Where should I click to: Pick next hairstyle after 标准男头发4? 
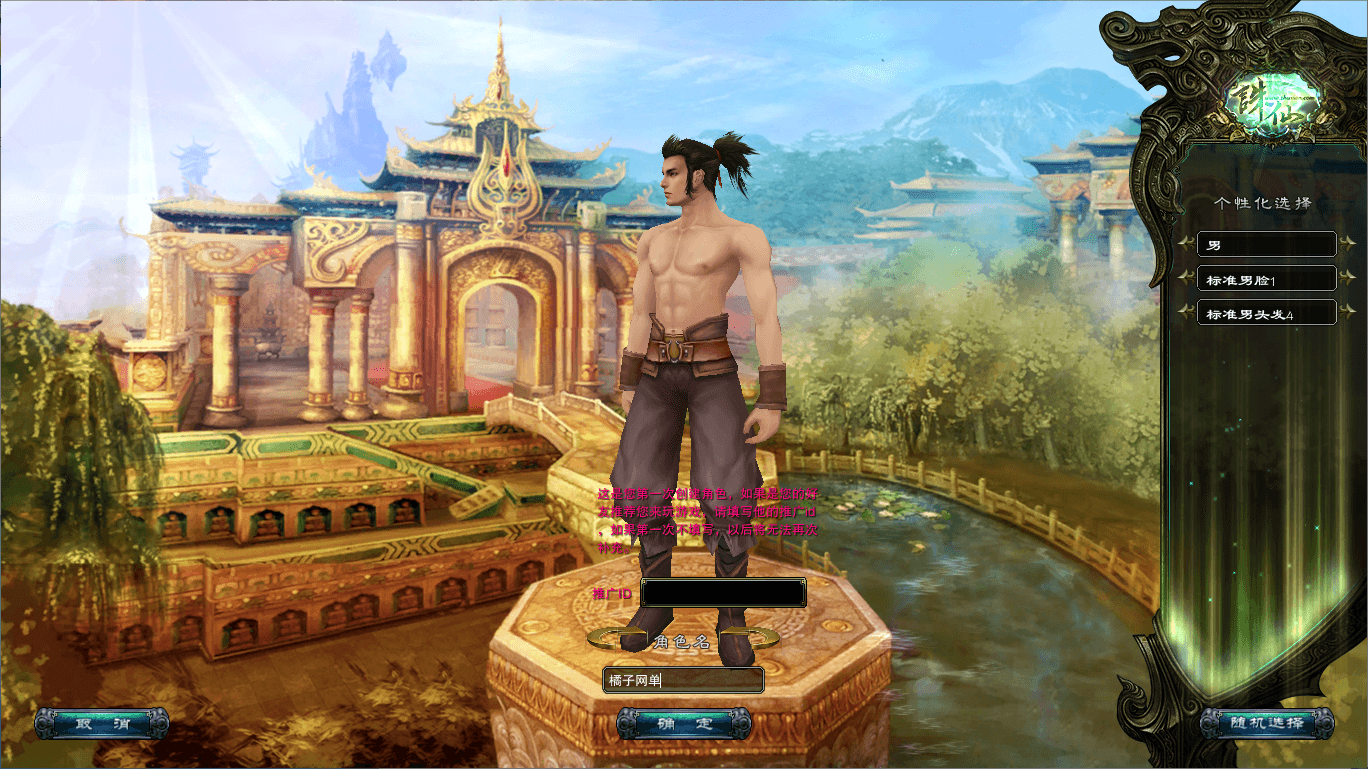pos(1348,313)
